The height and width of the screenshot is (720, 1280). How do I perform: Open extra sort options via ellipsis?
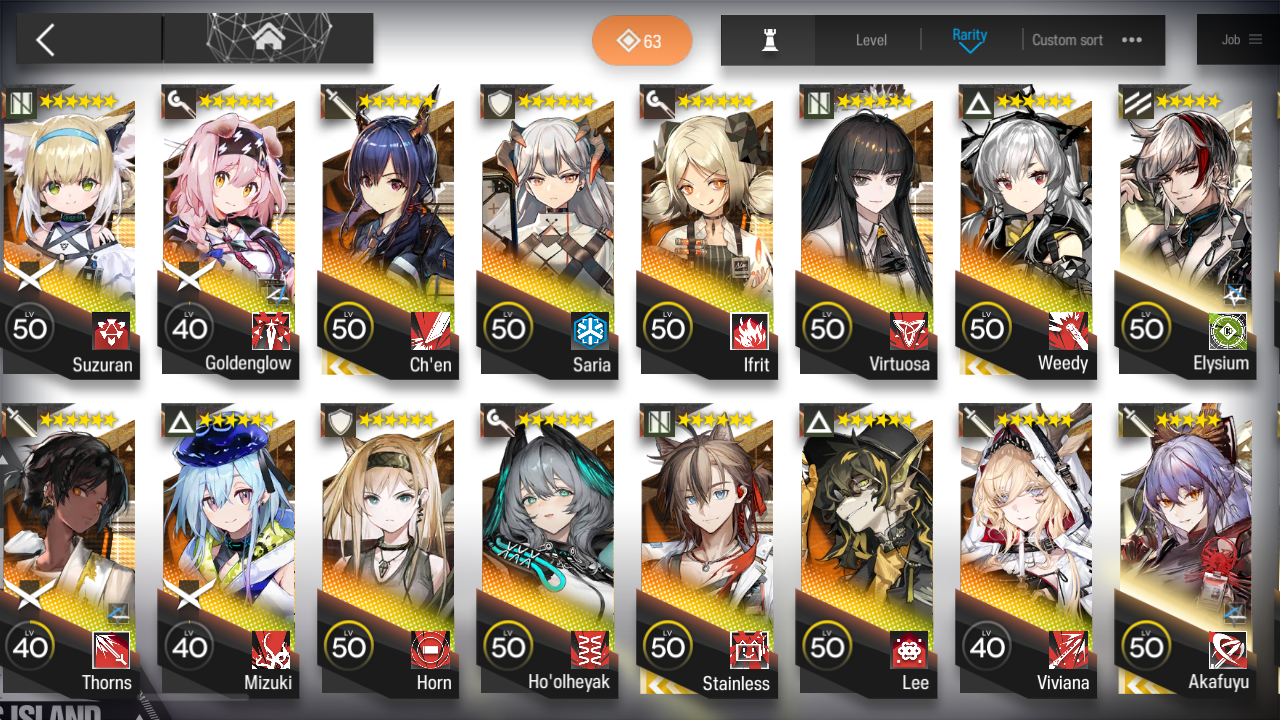(x=1131, y=40)
